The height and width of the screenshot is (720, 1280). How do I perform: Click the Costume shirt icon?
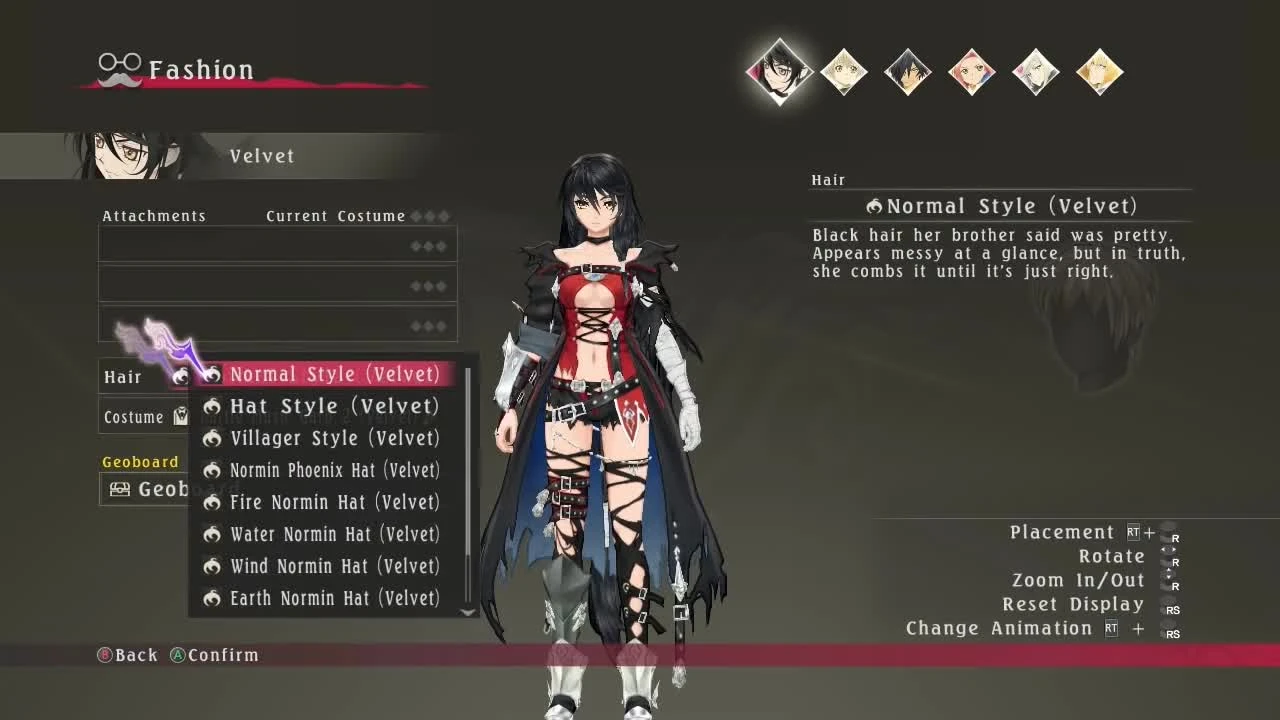click(180, 416)
